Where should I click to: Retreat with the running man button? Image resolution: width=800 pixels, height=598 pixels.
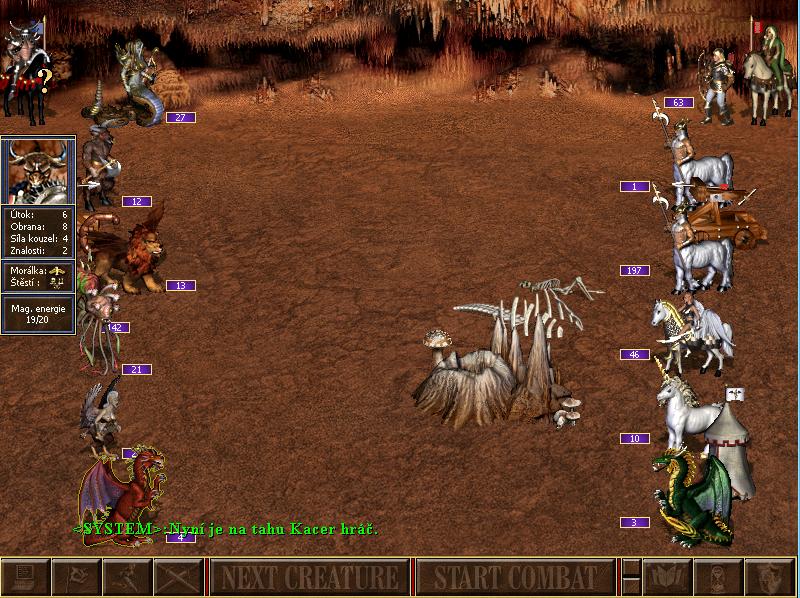click(127, 577)
